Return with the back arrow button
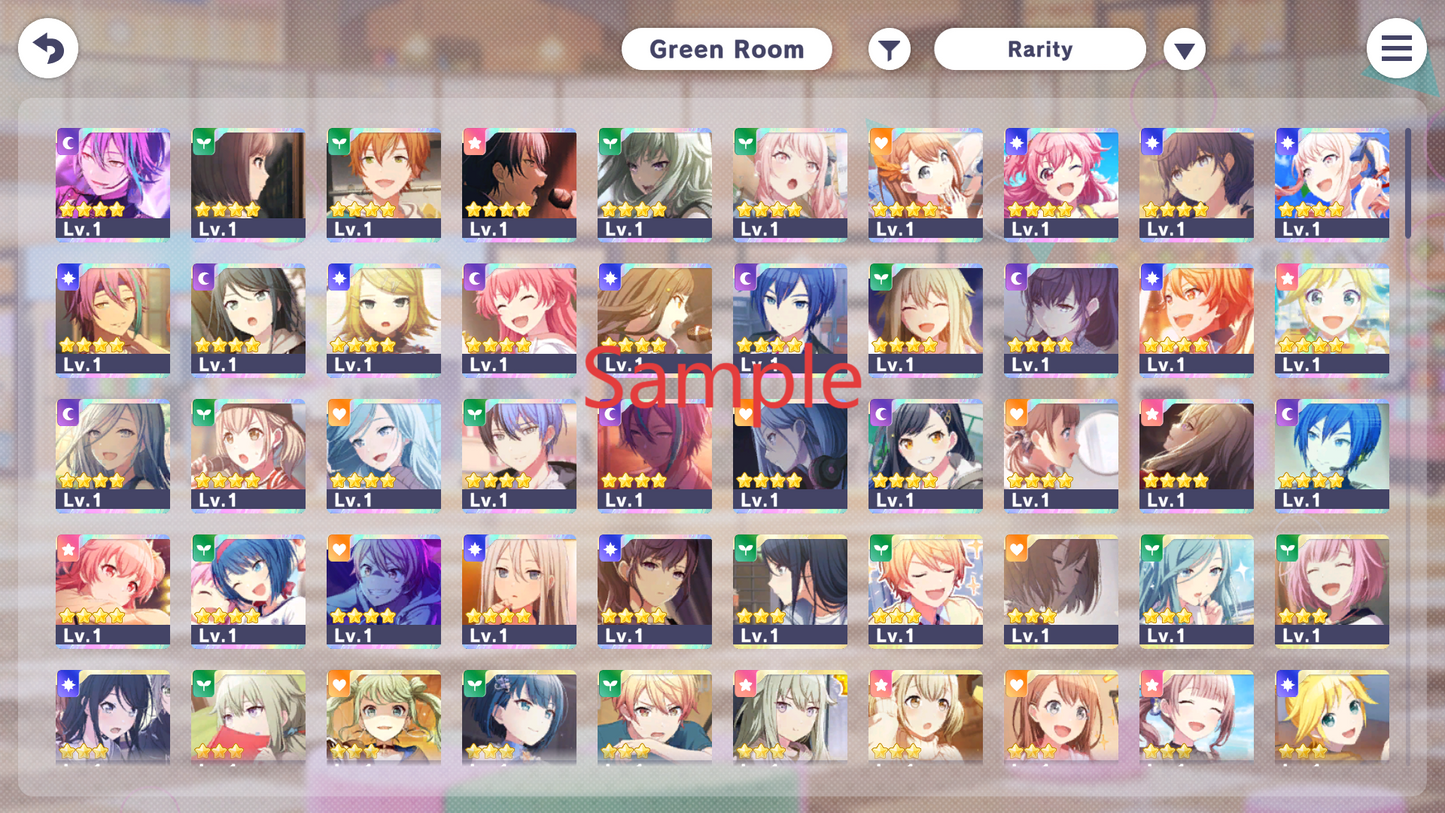The height and width of the screenshot is (813, 1445). 48,48
